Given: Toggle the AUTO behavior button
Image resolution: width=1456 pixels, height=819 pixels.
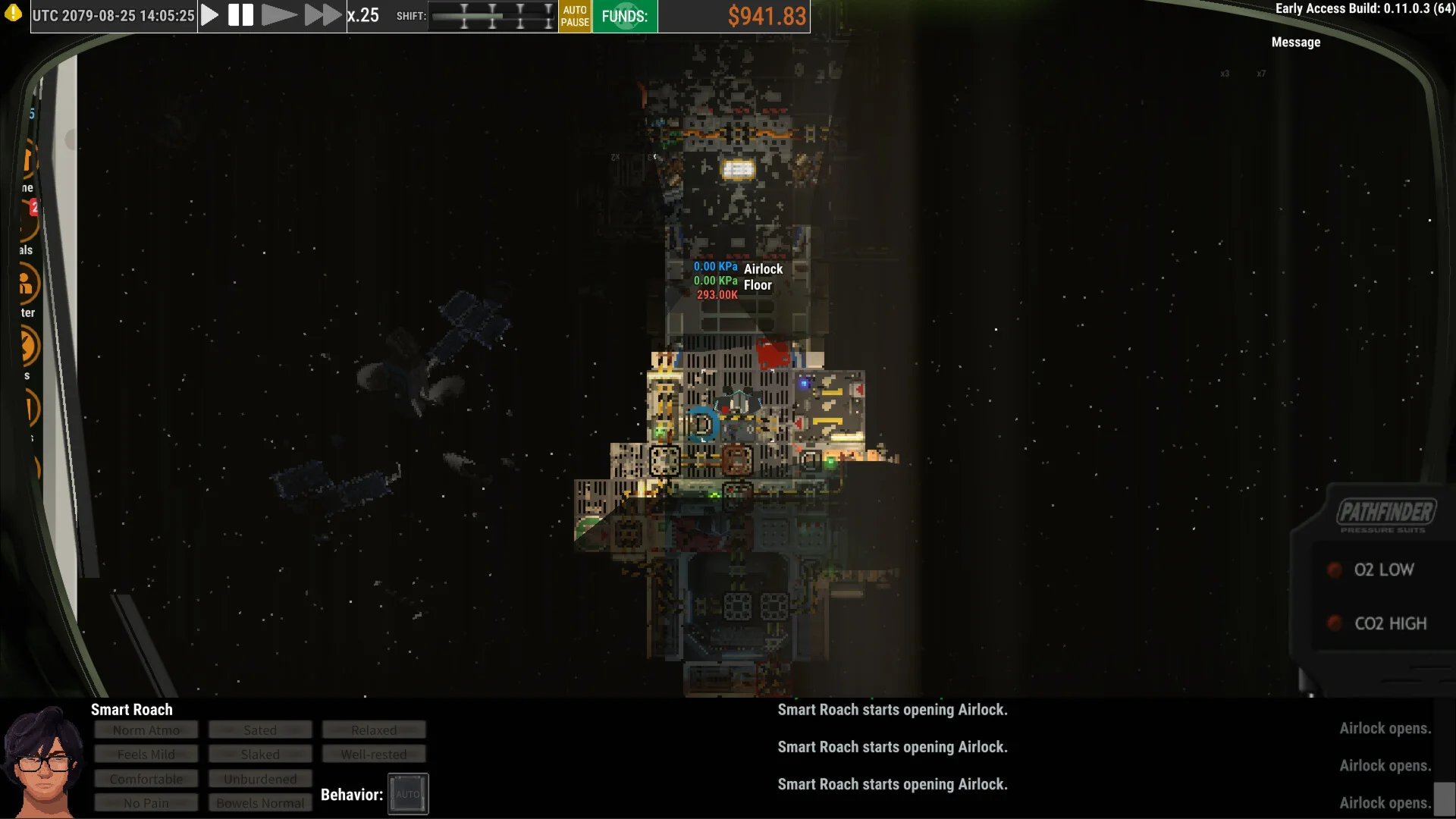Looking at the screenshot, I should [408, 794].
